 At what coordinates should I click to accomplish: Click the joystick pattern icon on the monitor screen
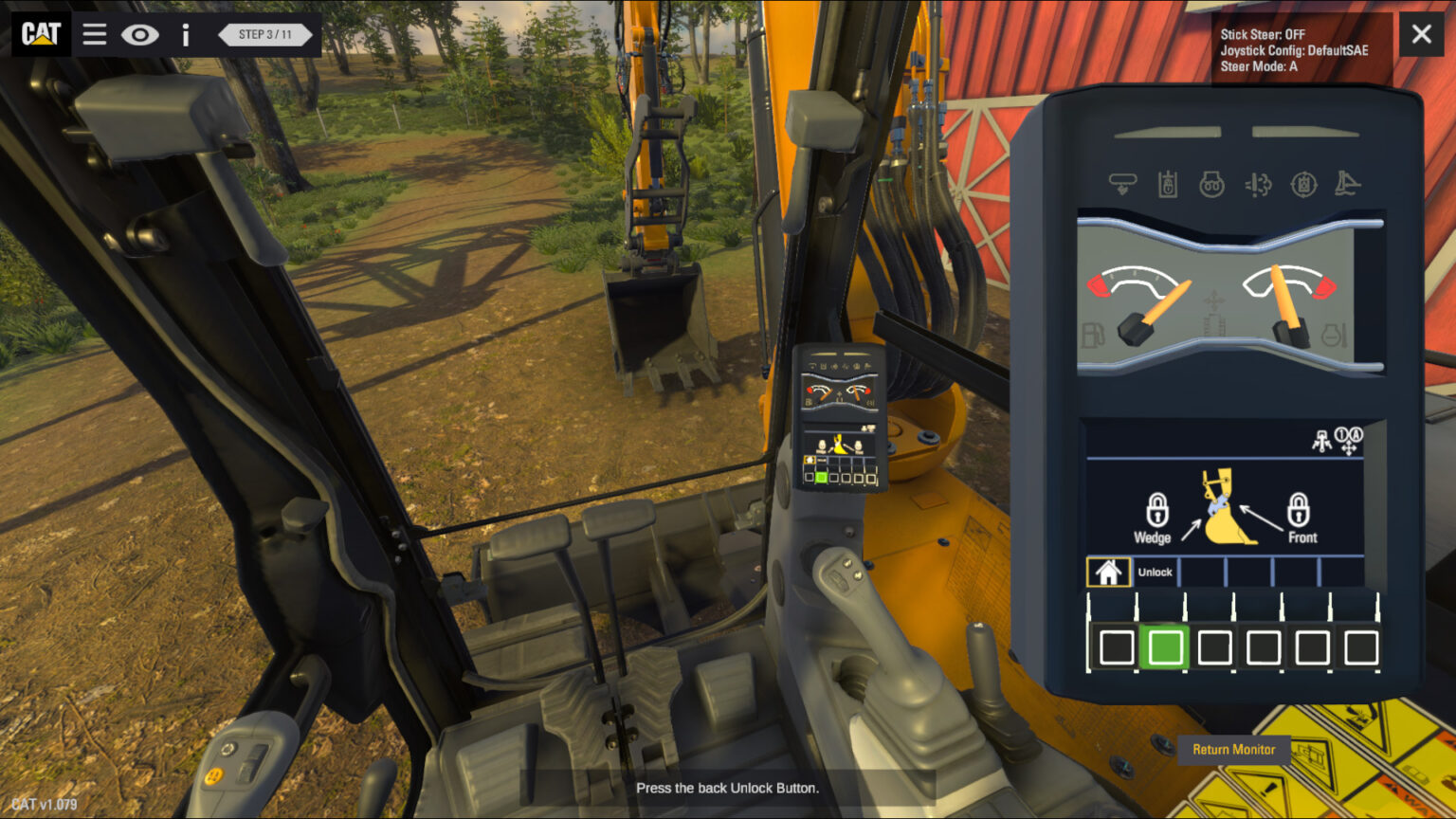1321,440
